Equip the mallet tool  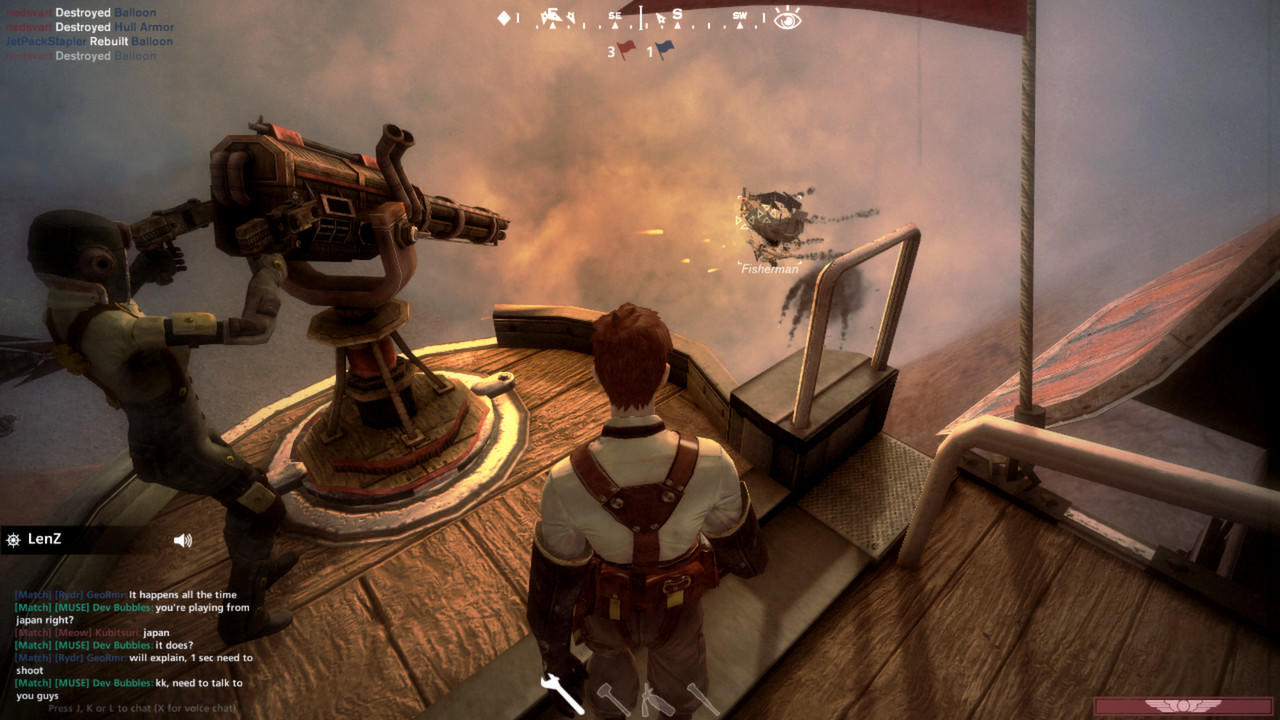613,698
